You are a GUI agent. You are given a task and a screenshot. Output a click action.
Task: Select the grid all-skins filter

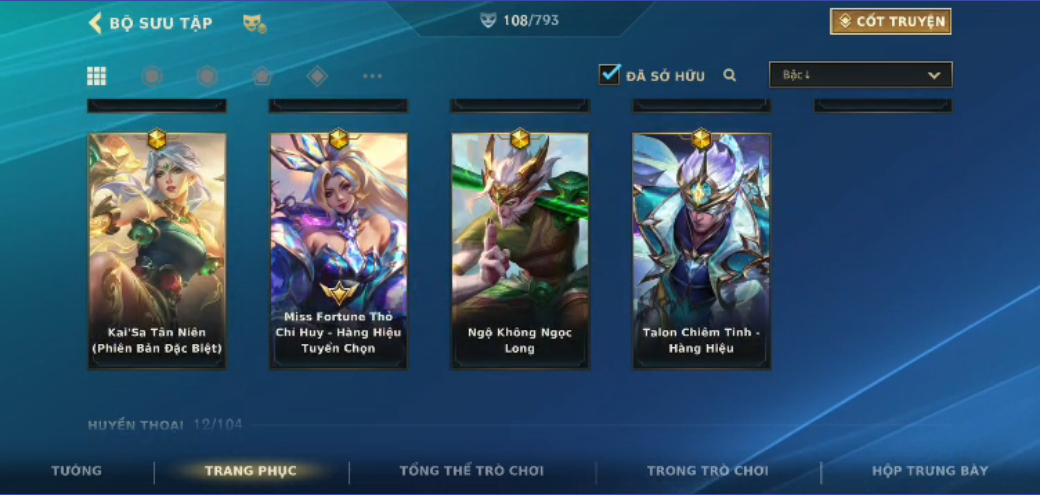[x=97, y=76]
